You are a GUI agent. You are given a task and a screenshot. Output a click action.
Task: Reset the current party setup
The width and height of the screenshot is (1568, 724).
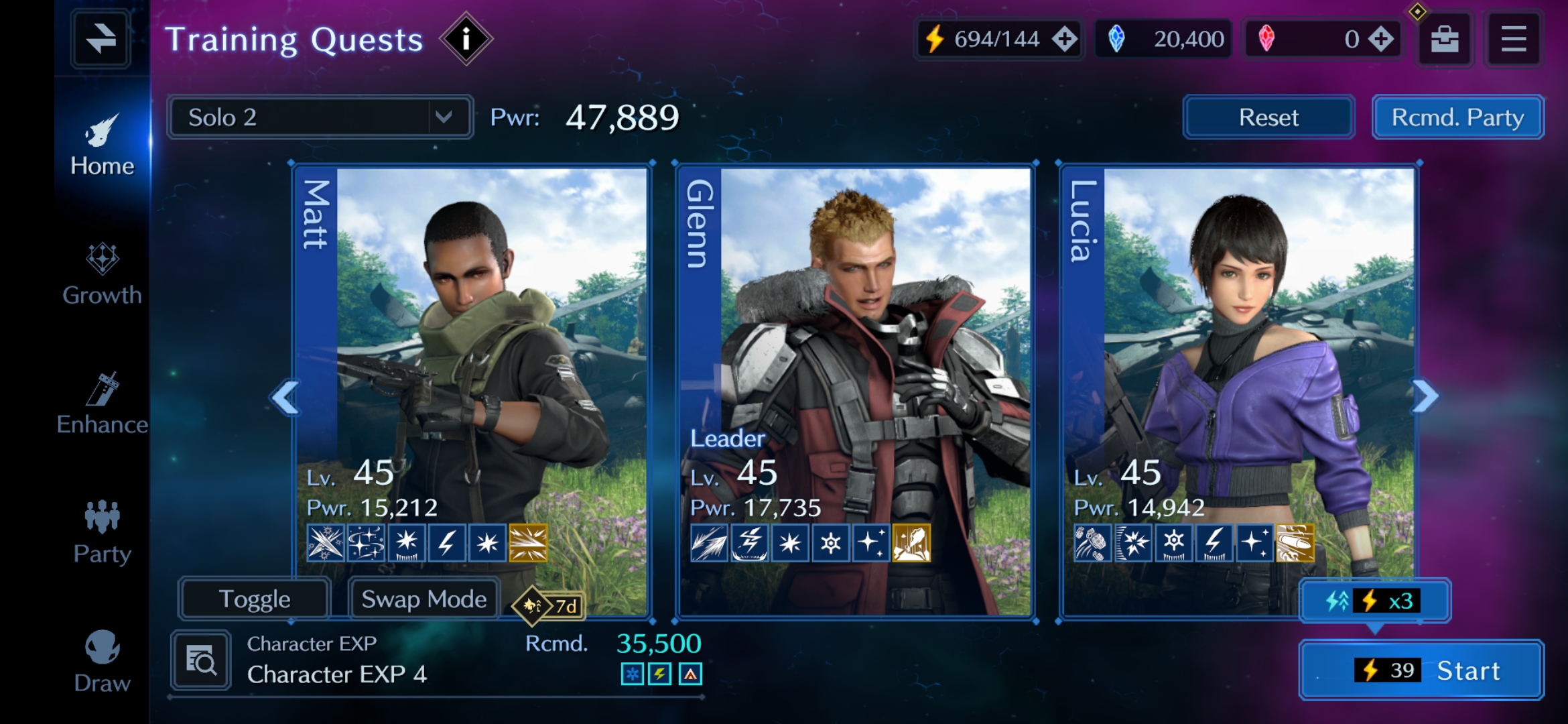point(1268,117)
